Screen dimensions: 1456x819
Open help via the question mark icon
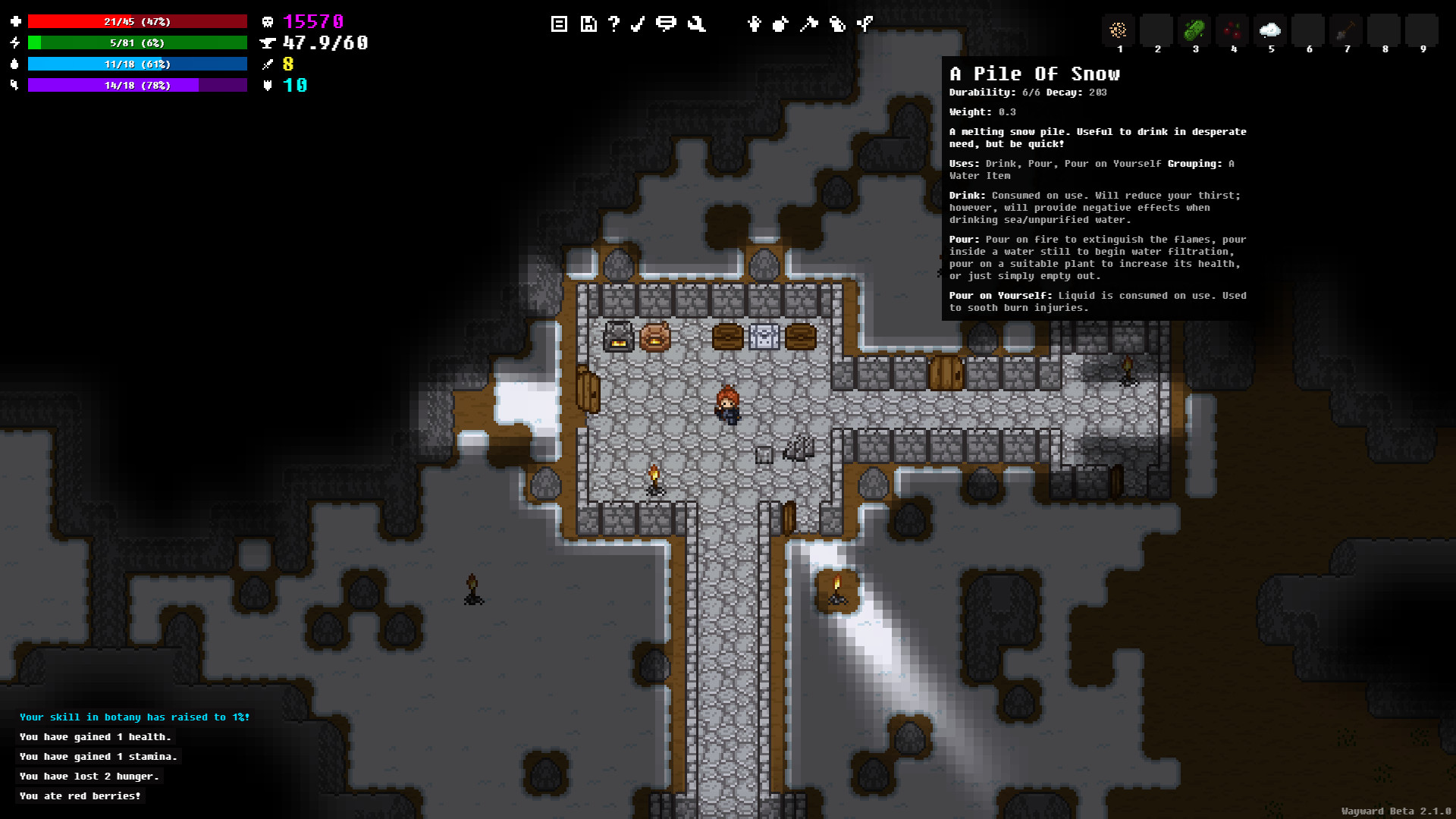(613, 24)
